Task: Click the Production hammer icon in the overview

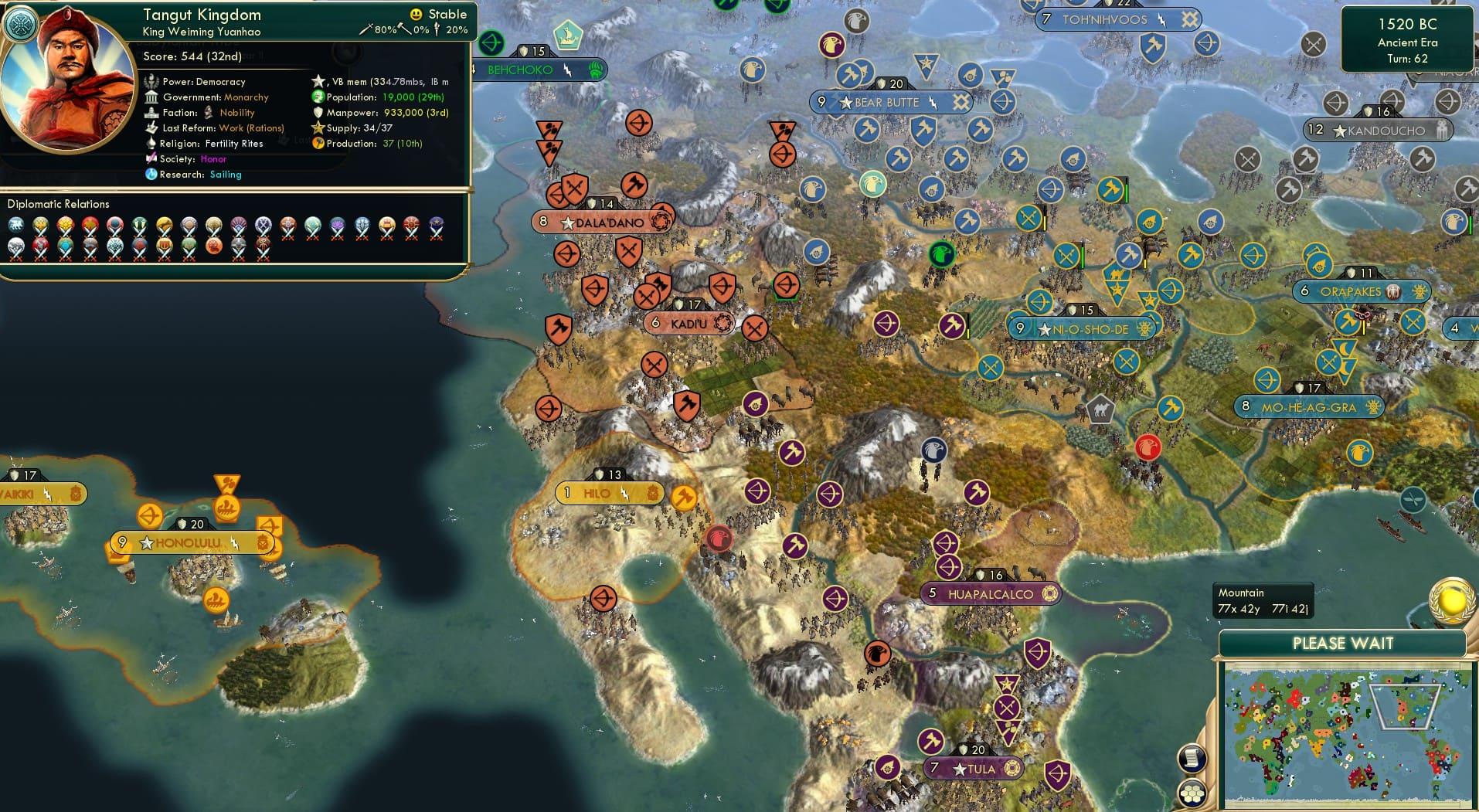Action: (x=317, y=143)
